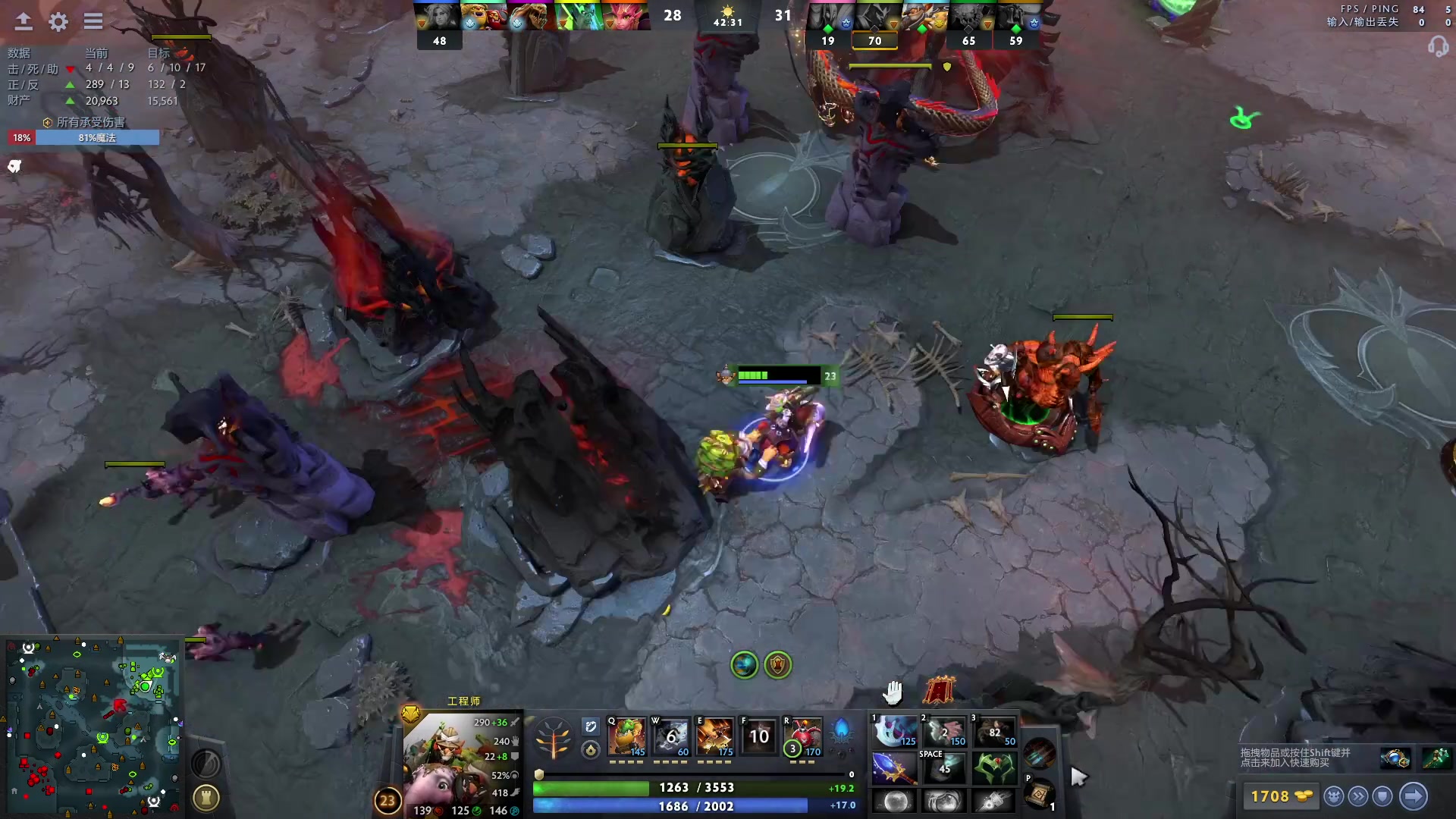The image size is (1456, 819).
Task: Activate the E fiery explosion ability
Action: coord(715,736)
